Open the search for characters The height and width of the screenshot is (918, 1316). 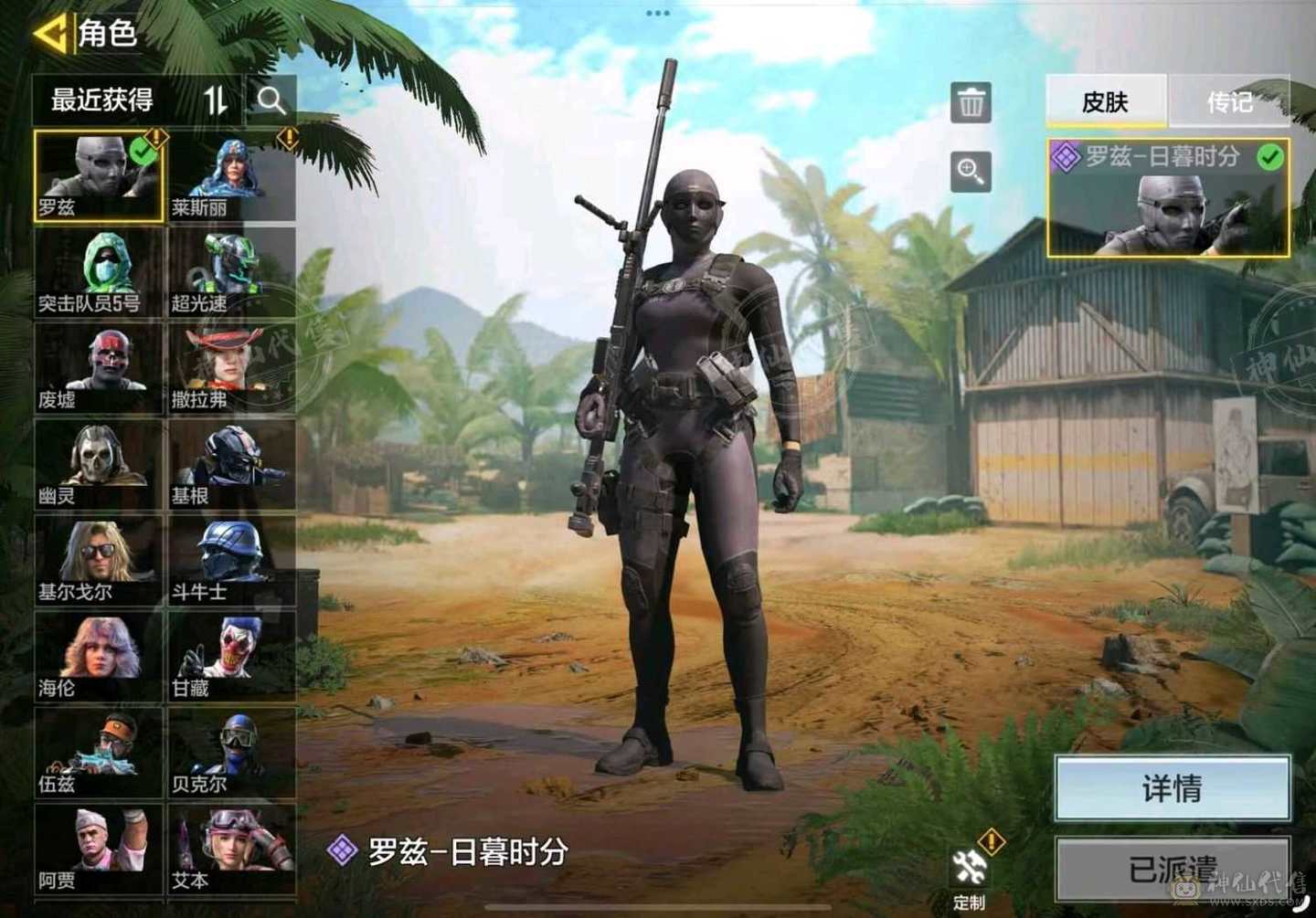[x=271, y=100]
